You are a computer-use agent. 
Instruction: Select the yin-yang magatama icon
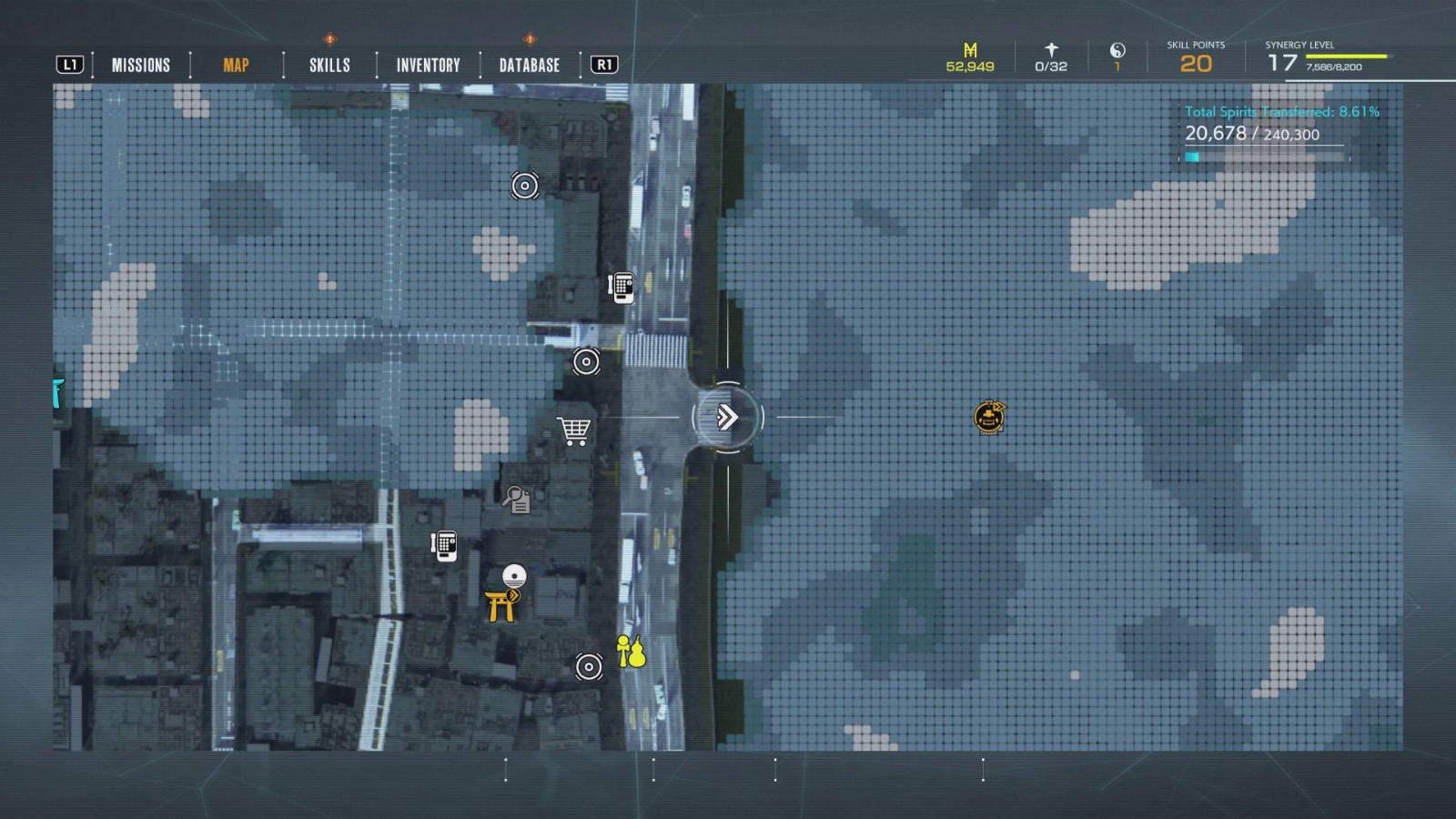coord(1117,55)
